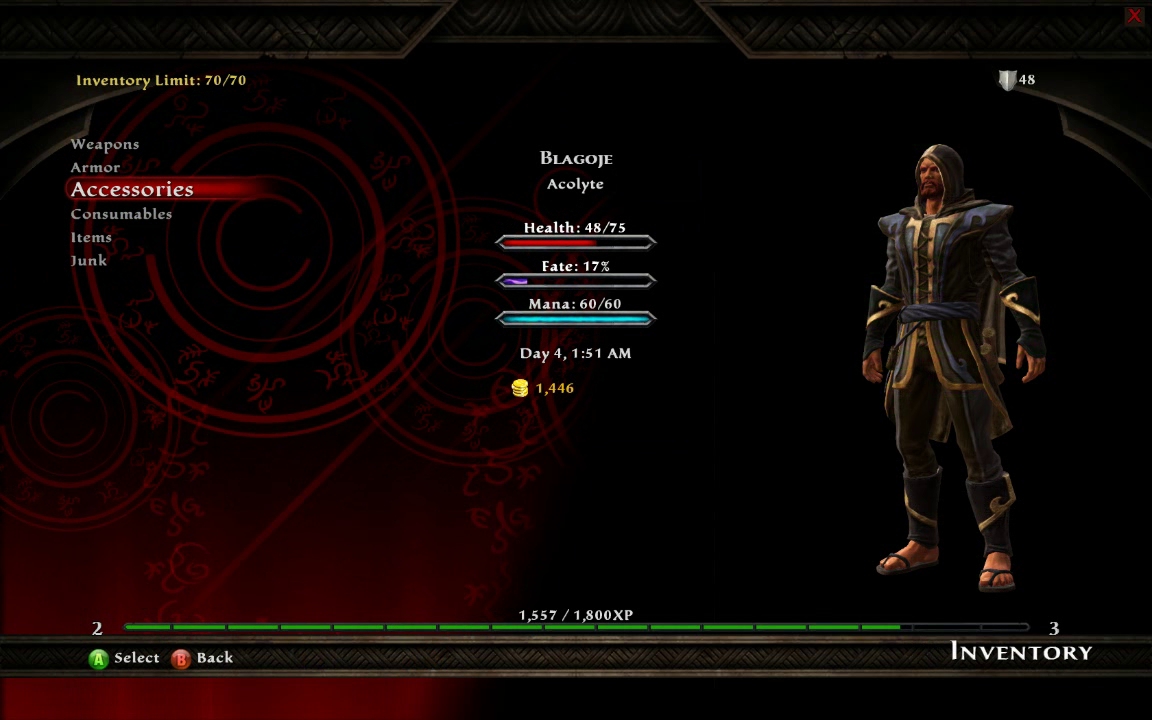Screen dimensions: 1152x720
Task: Close the window with the red X
Action: tap(1134, 16)
